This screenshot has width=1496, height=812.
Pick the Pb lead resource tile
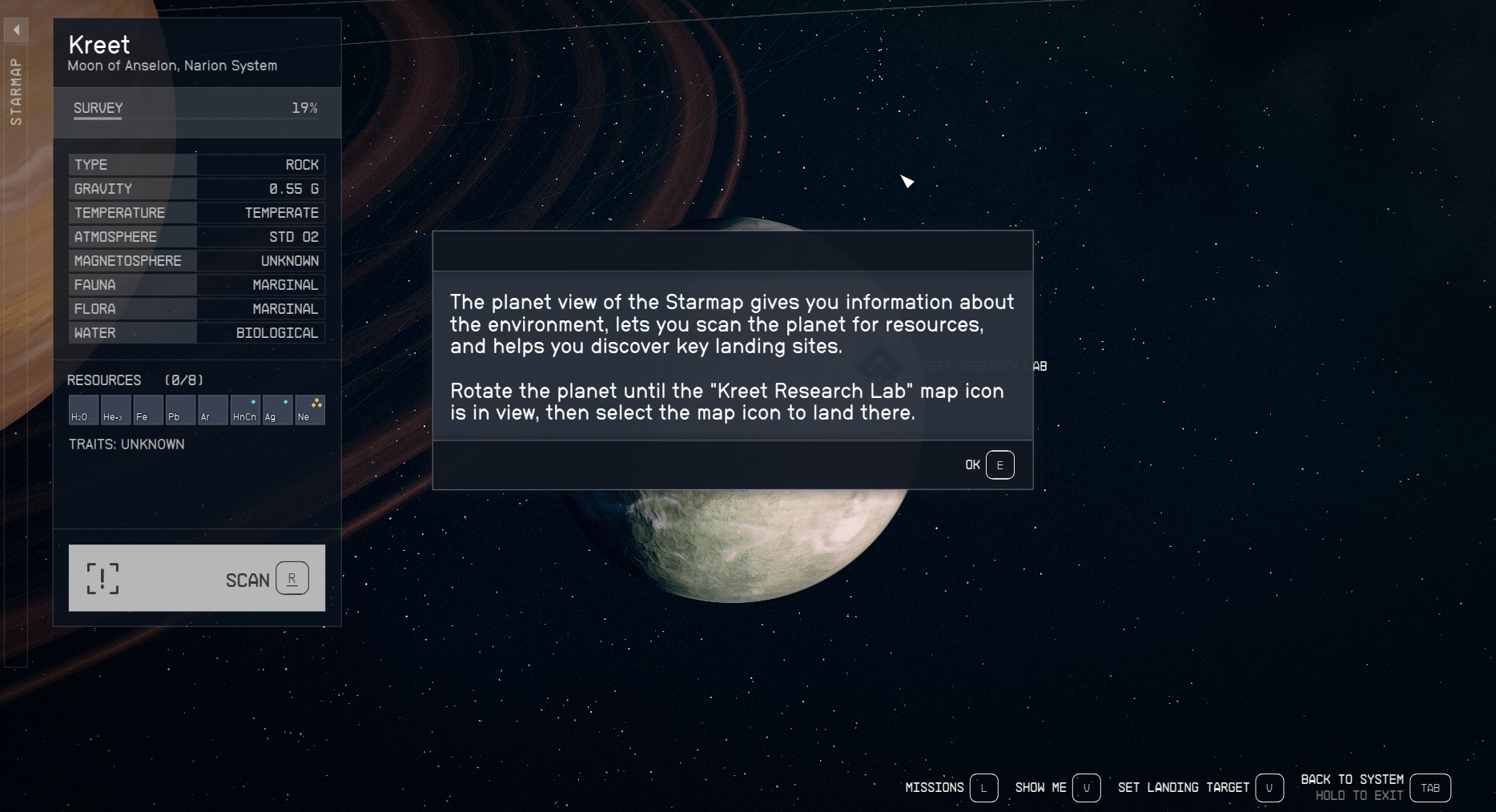click(179, 410)
